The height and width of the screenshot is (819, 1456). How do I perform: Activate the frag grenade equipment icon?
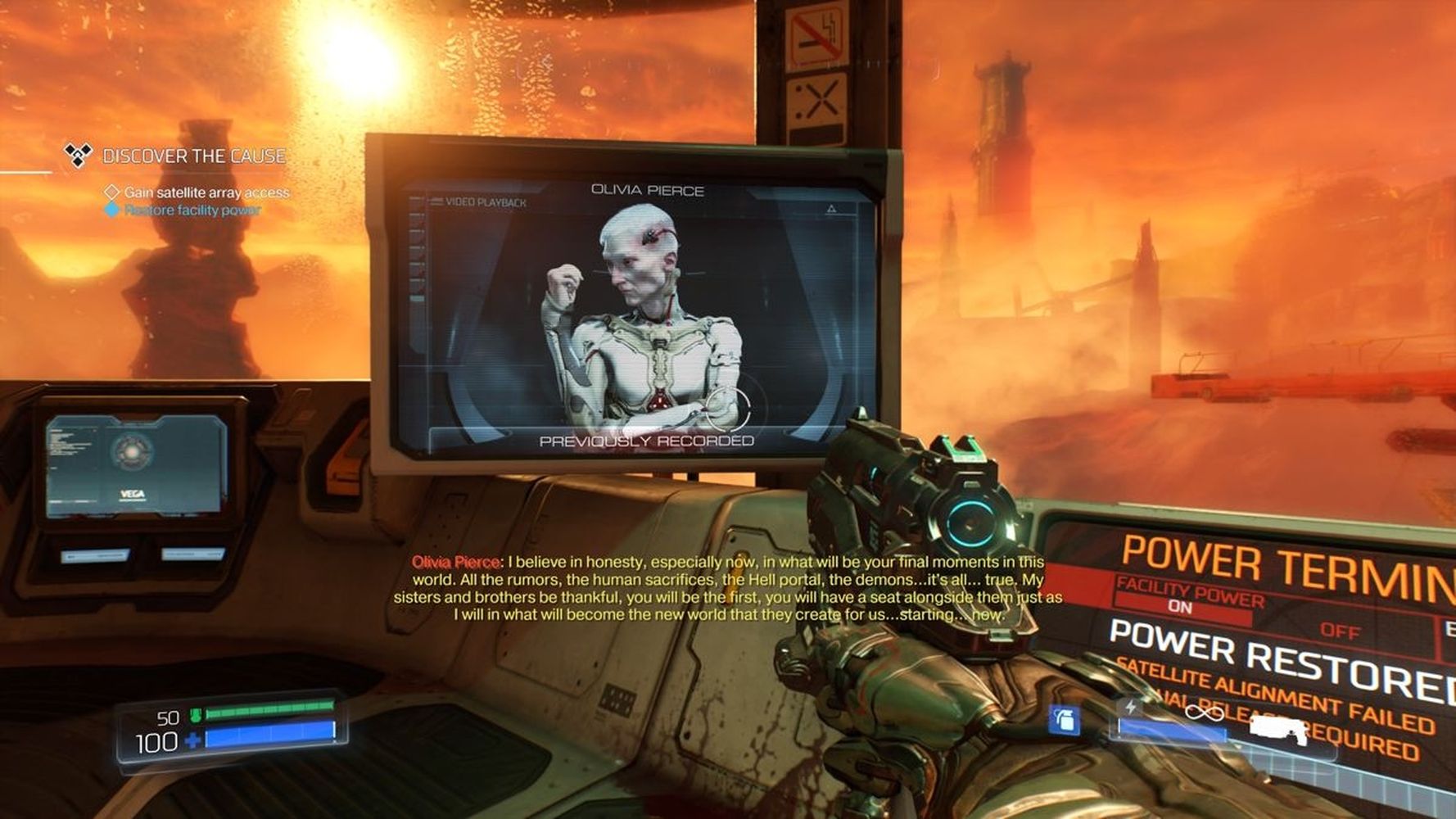click(x=1065, y=720)
